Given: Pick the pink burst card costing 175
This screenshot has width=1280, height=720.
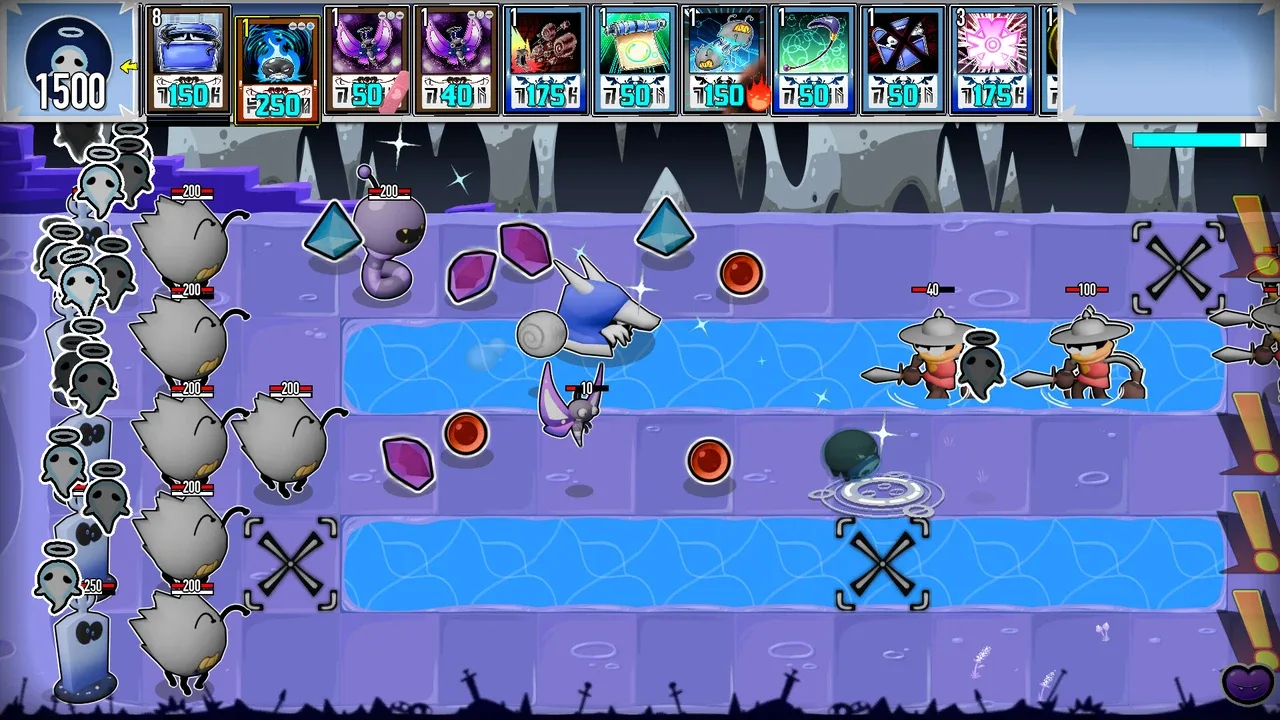Looking at the screenshot, I should 991,59.
